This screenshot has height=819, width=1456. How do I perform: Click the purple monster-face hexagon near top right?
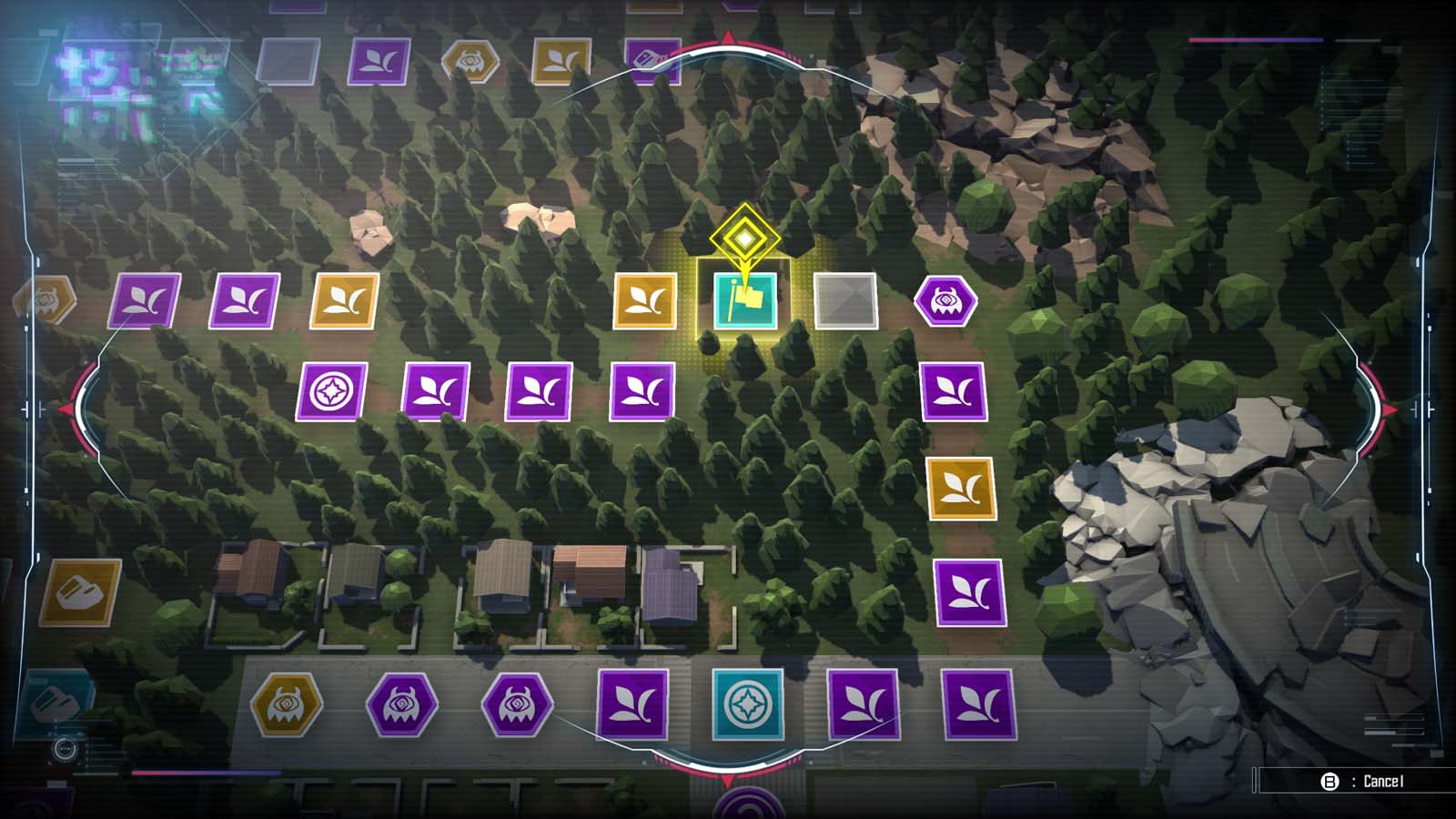tap(948, 300)
